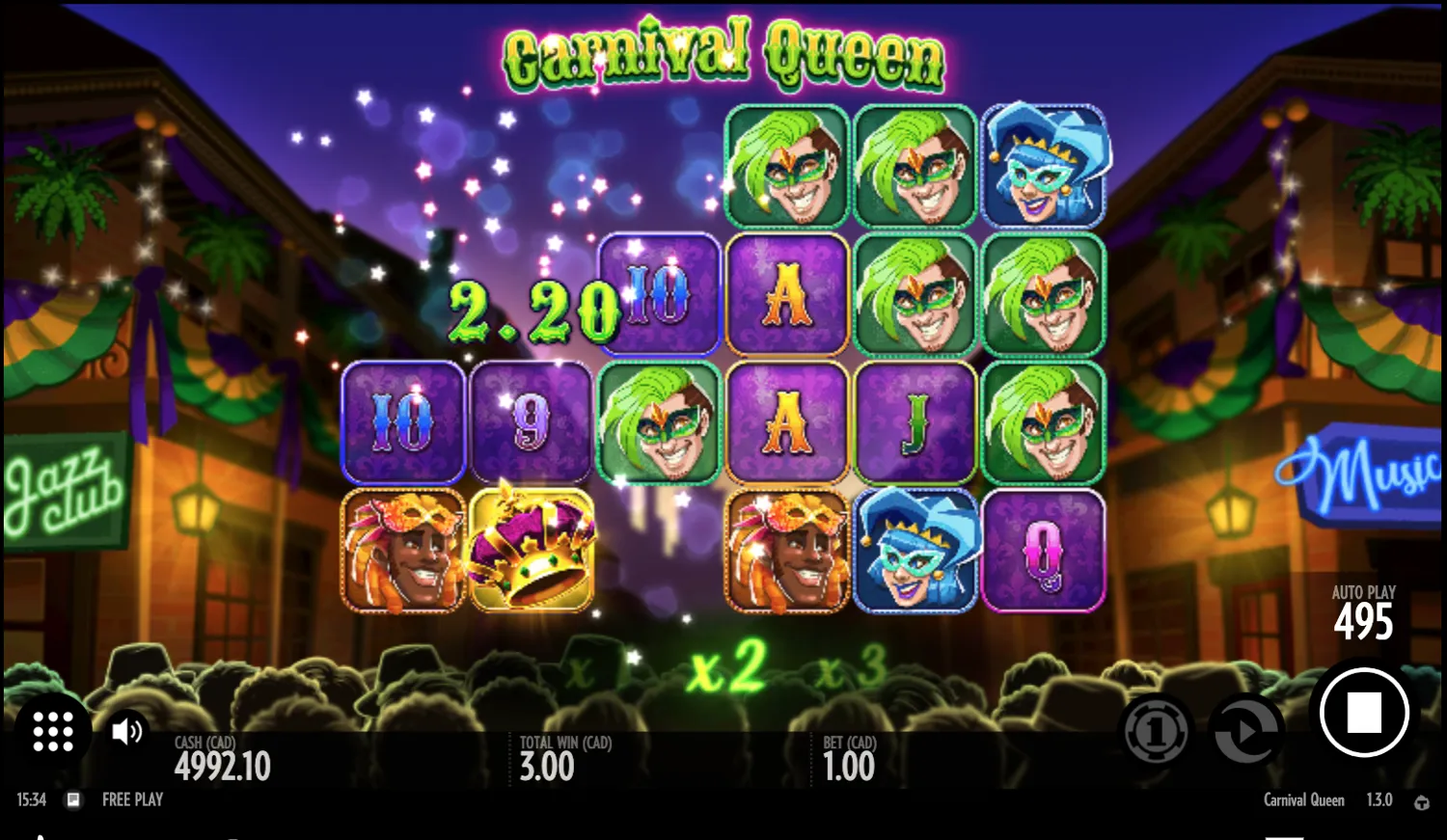The height and width of the screenshot is (840, 1447).
Task: Open bet settings via the coin chip icon
Action: (x=1157, y=731)
